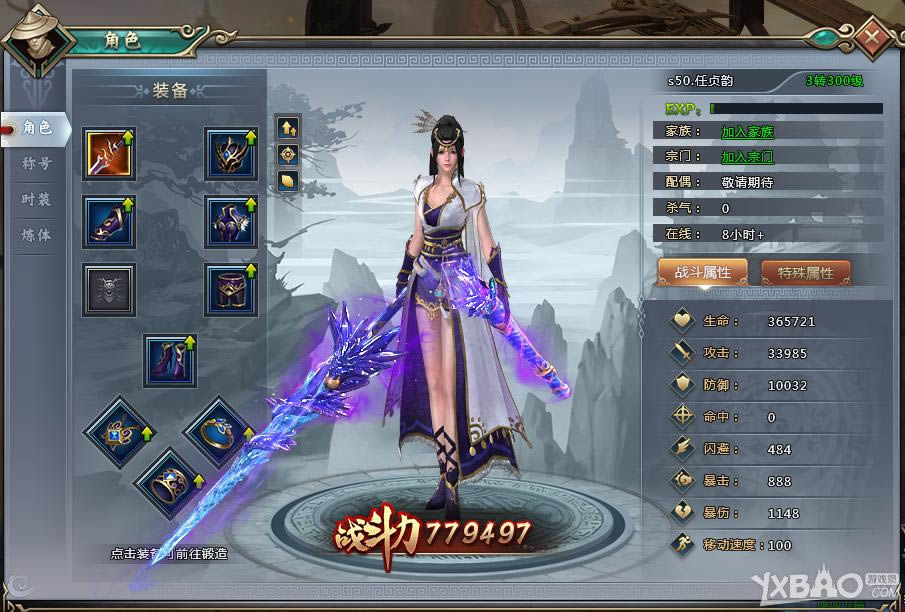
Task: Click the crosshair target icon button
Action: (x=288, y=154)
